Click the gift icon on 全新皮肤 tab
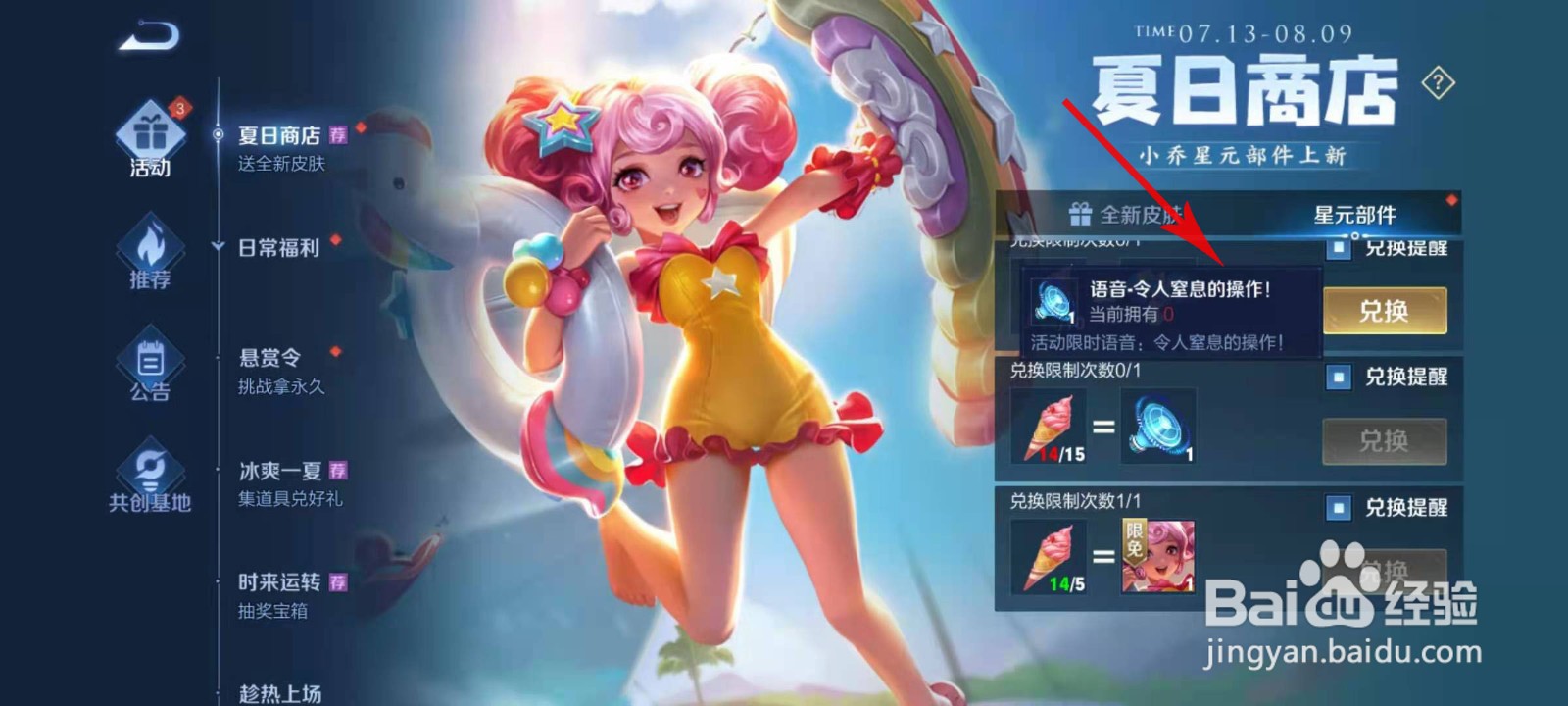 (1082, 214)
